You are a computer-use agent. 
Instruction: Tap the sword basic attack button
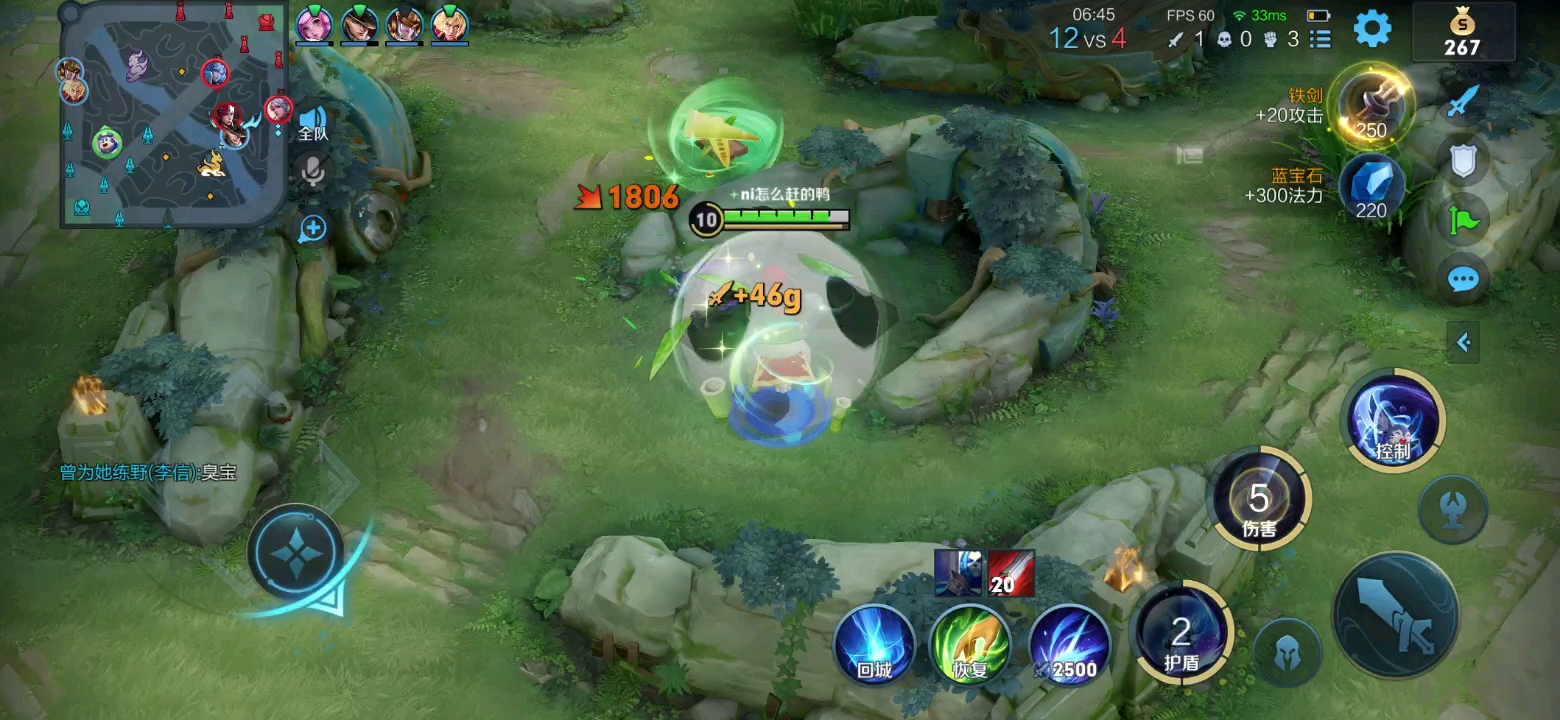point(1395,616)
